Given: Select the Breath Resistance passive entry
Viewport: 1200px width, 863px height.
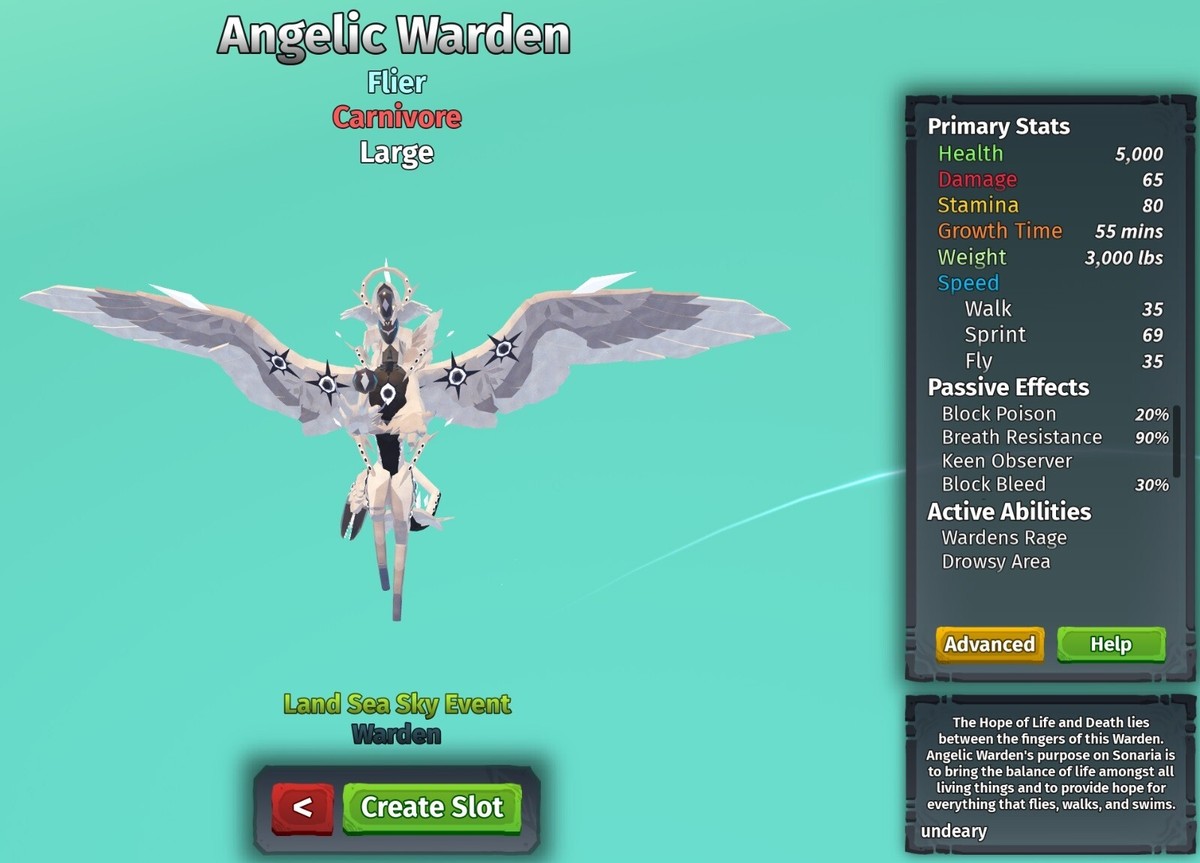Looking at the screenshot, I should (1021, 437).
